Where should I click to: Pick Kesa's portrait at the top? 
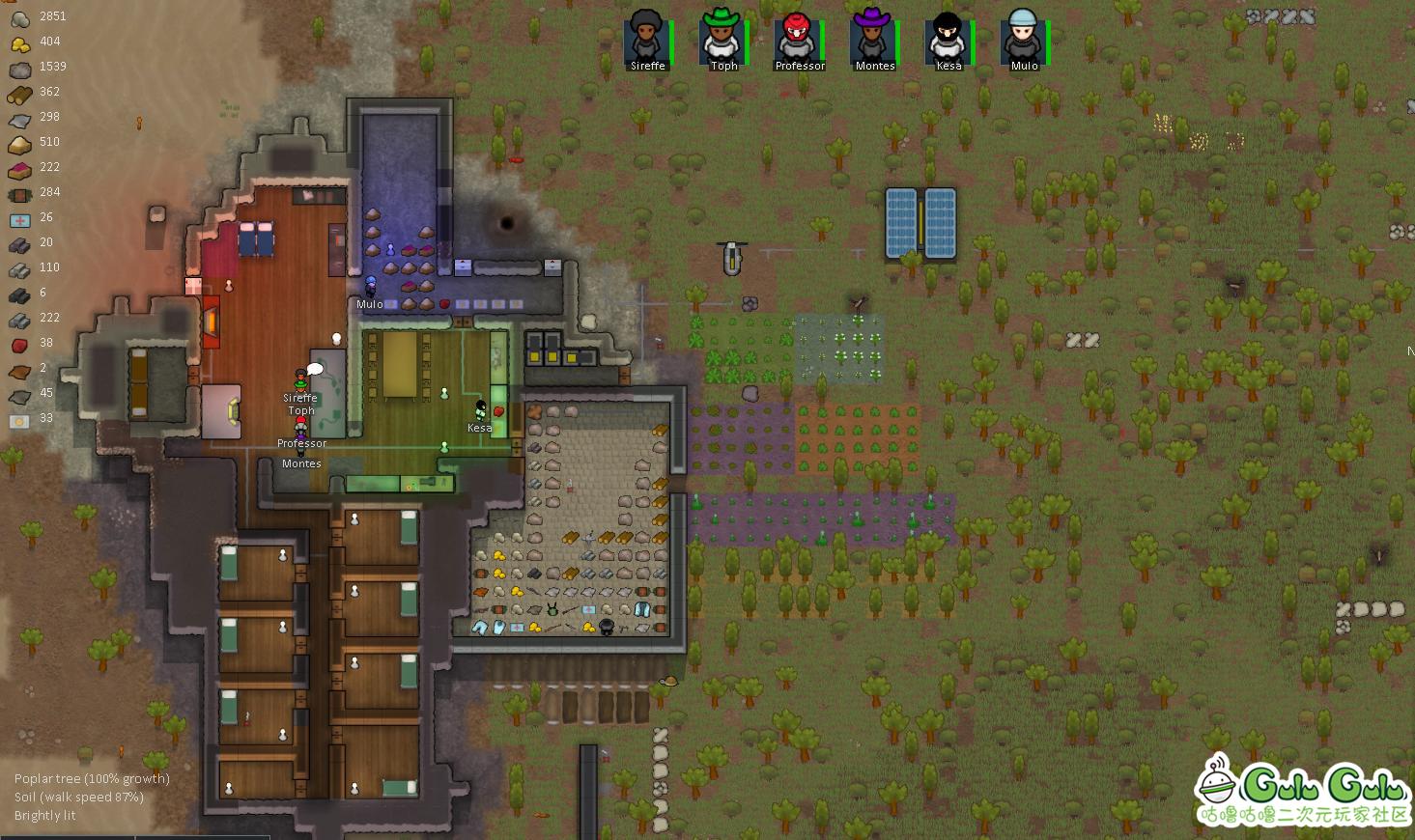coord(948,39)
